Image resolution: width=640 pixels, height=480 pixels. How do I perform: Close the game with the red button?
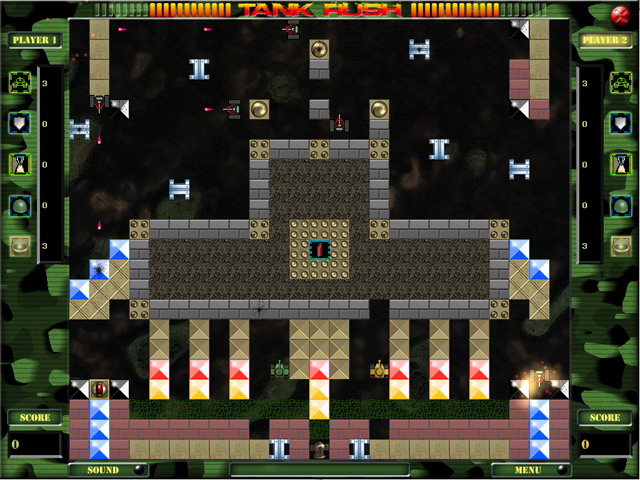(x=617, y=14)
